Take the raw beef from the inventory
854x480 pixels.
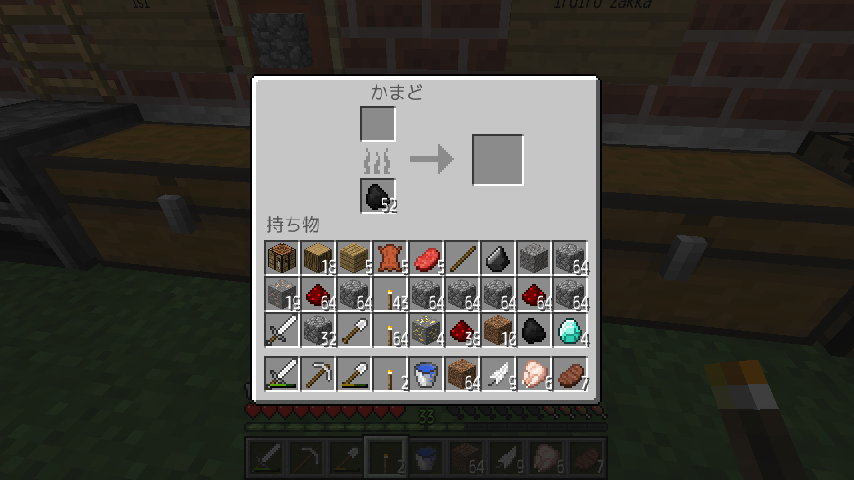[x=426, y=258]
